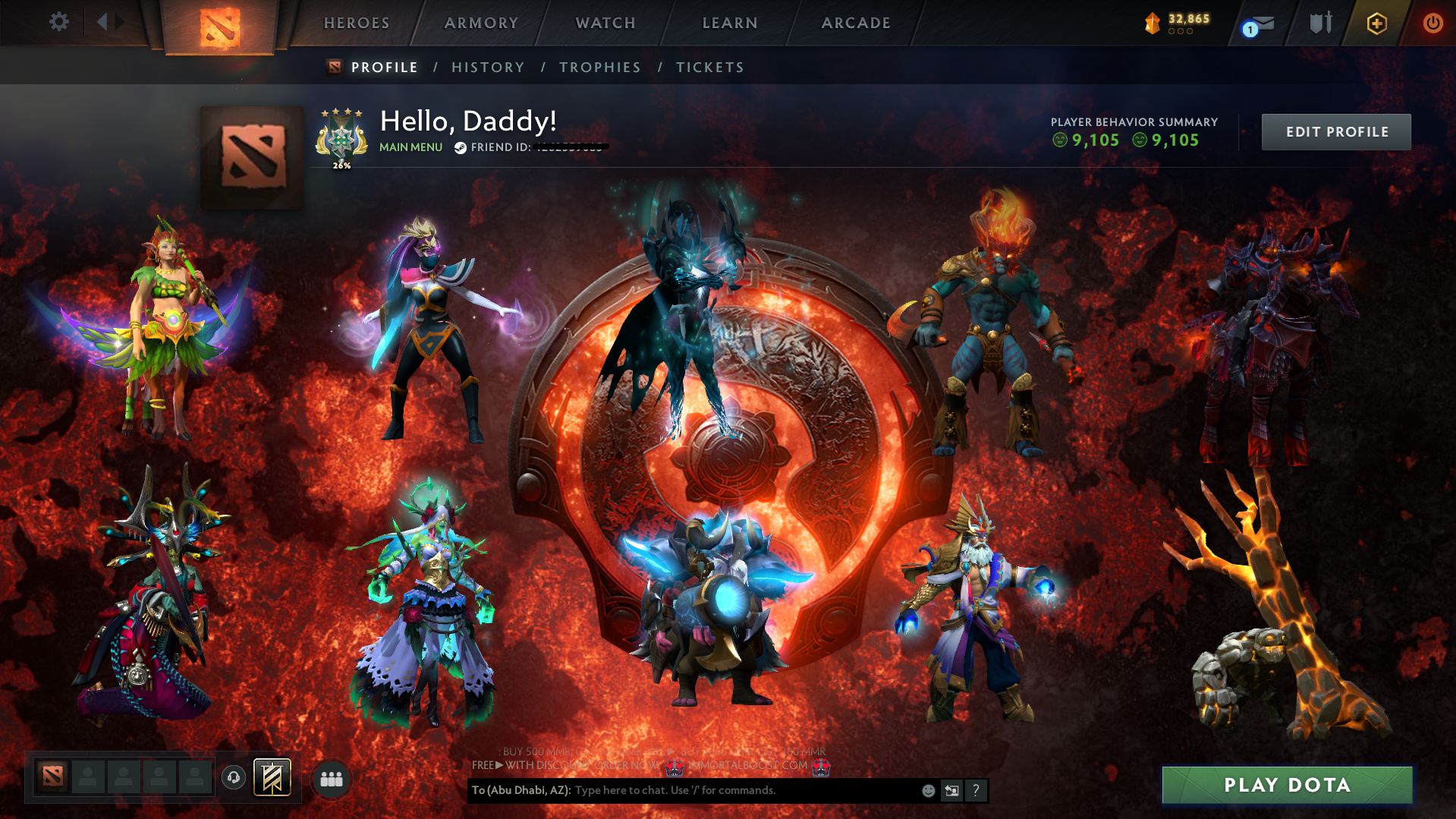This screenshot has width=1456, height=819.
Task: Switch to the HISTORY tab
Action: [488, 67]
